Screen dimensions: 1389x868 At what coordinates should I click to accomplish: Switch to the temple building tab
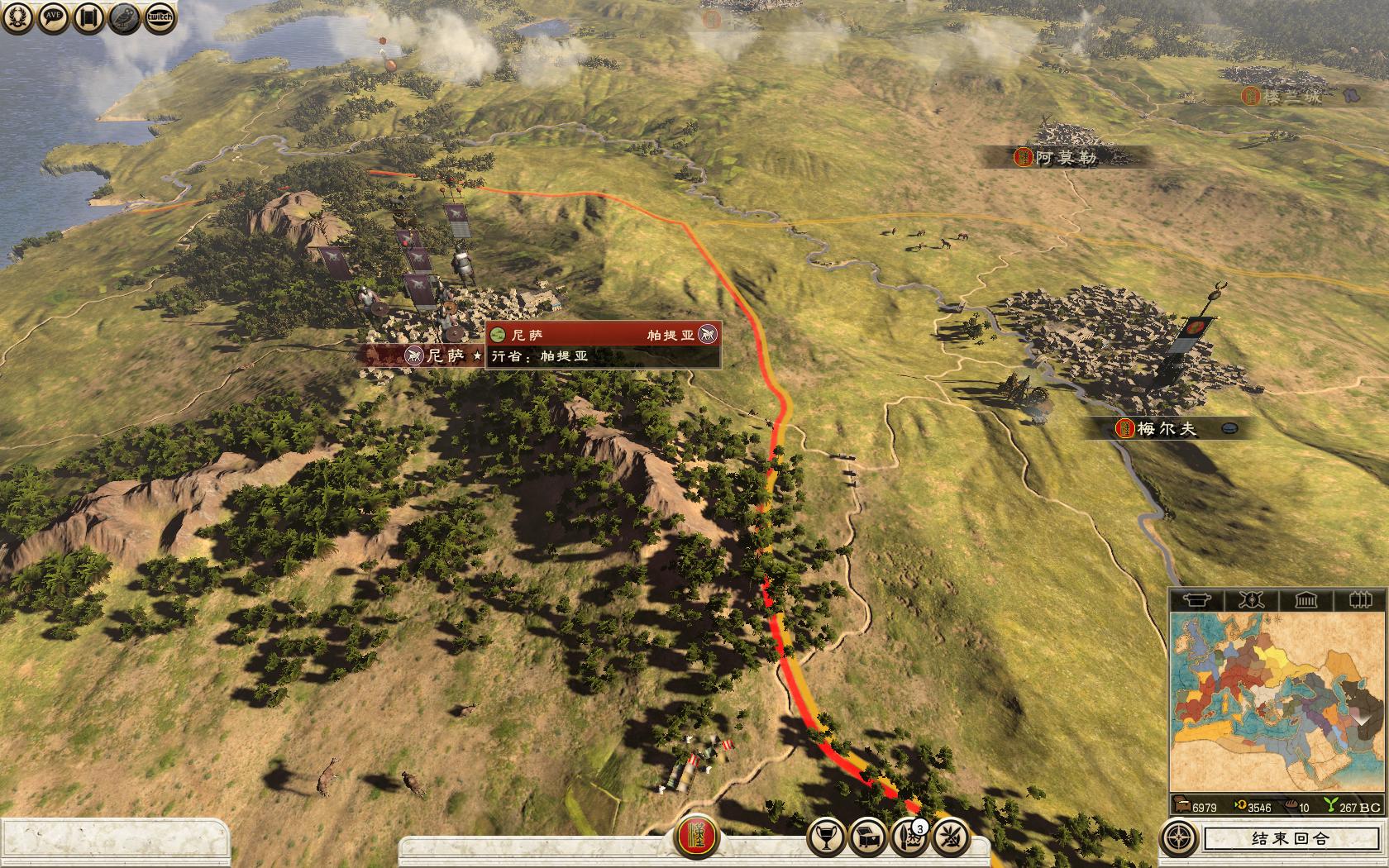coord(1305,599)
